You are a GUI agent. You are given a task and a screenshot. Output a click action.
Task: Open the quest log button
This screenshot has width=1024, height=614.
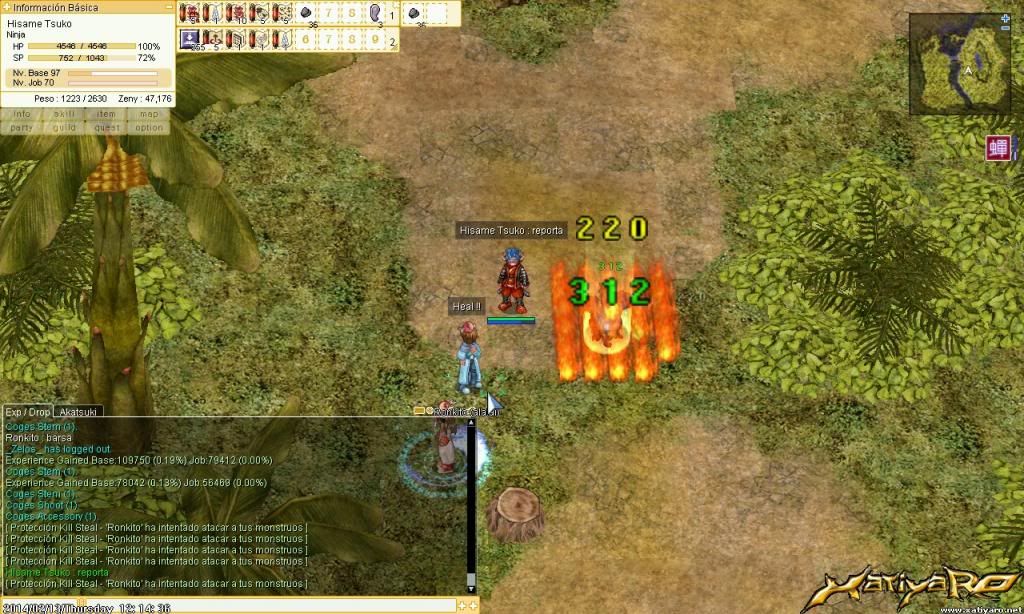(x=106, y=128)
